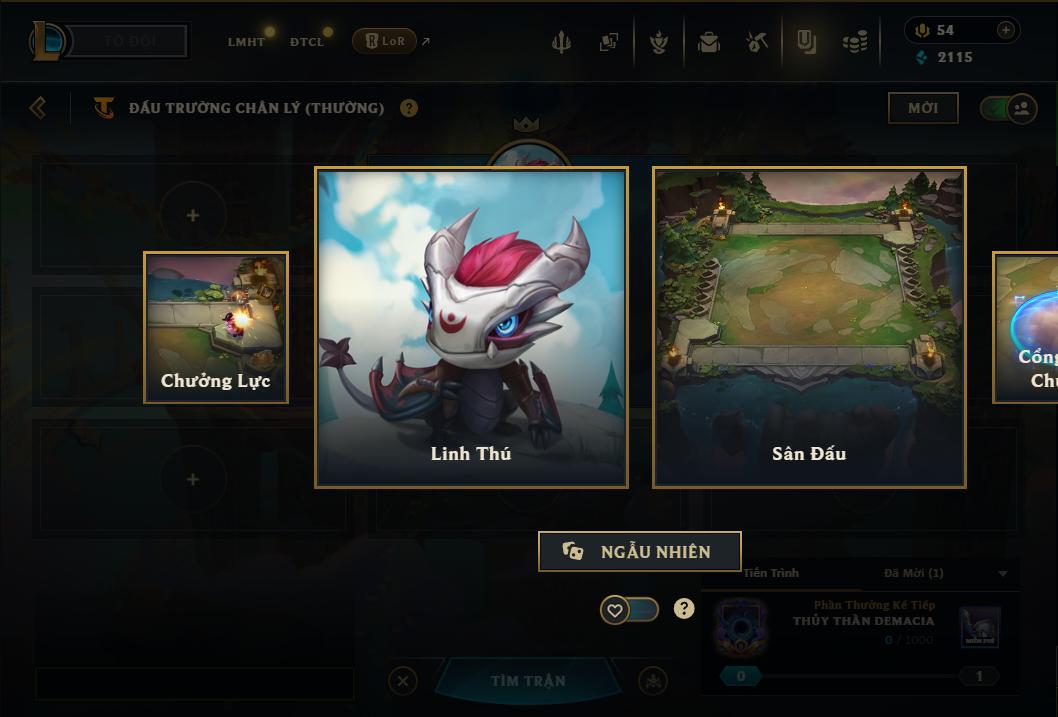
Task: Click the TÌM TRẬN find match button
Action: click(528, 681)
